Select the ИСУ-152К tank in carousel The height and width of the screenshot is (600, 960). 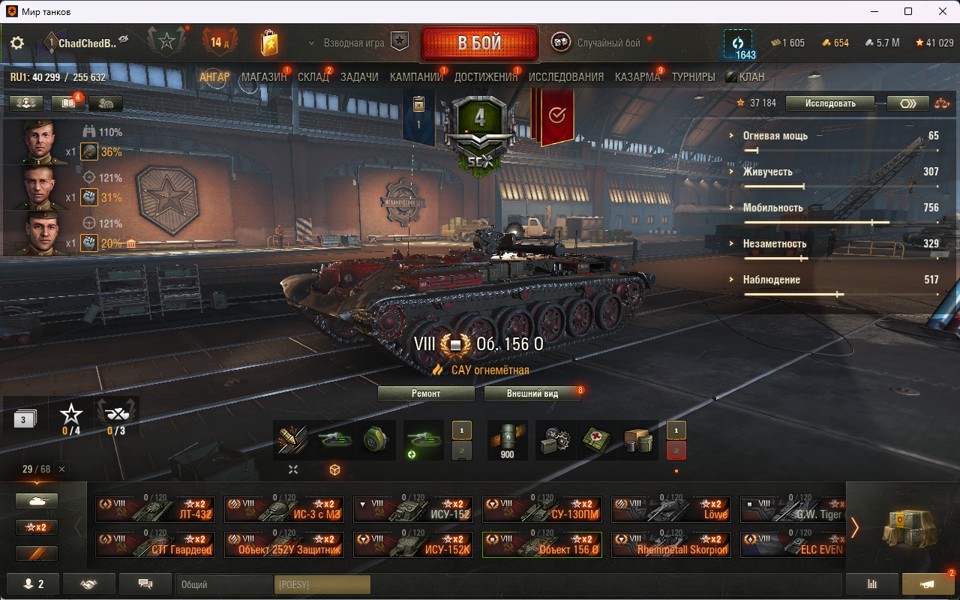pos(414,544)
